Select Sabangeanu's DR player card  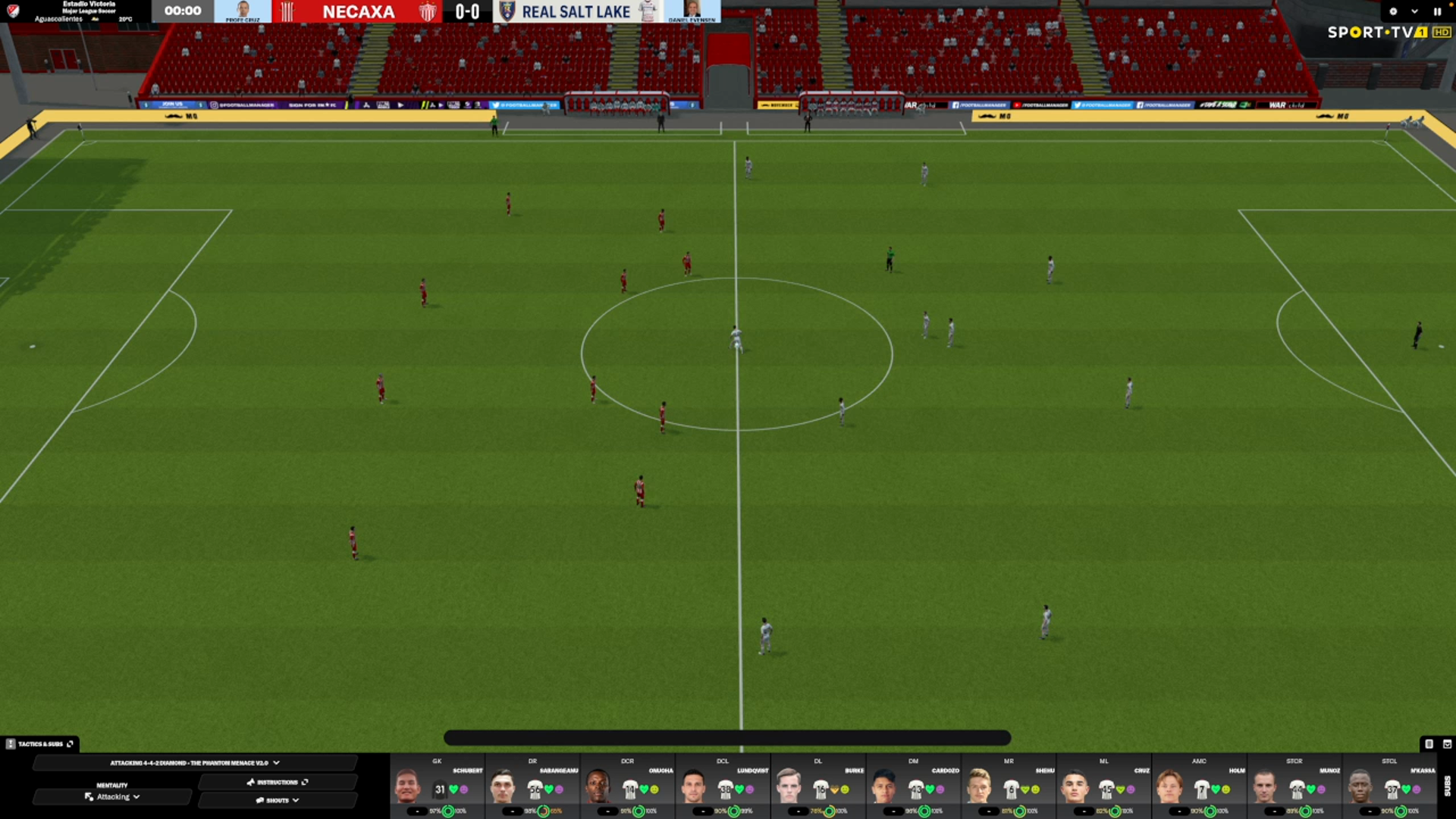pyautogui.click(x=533, y=787)
